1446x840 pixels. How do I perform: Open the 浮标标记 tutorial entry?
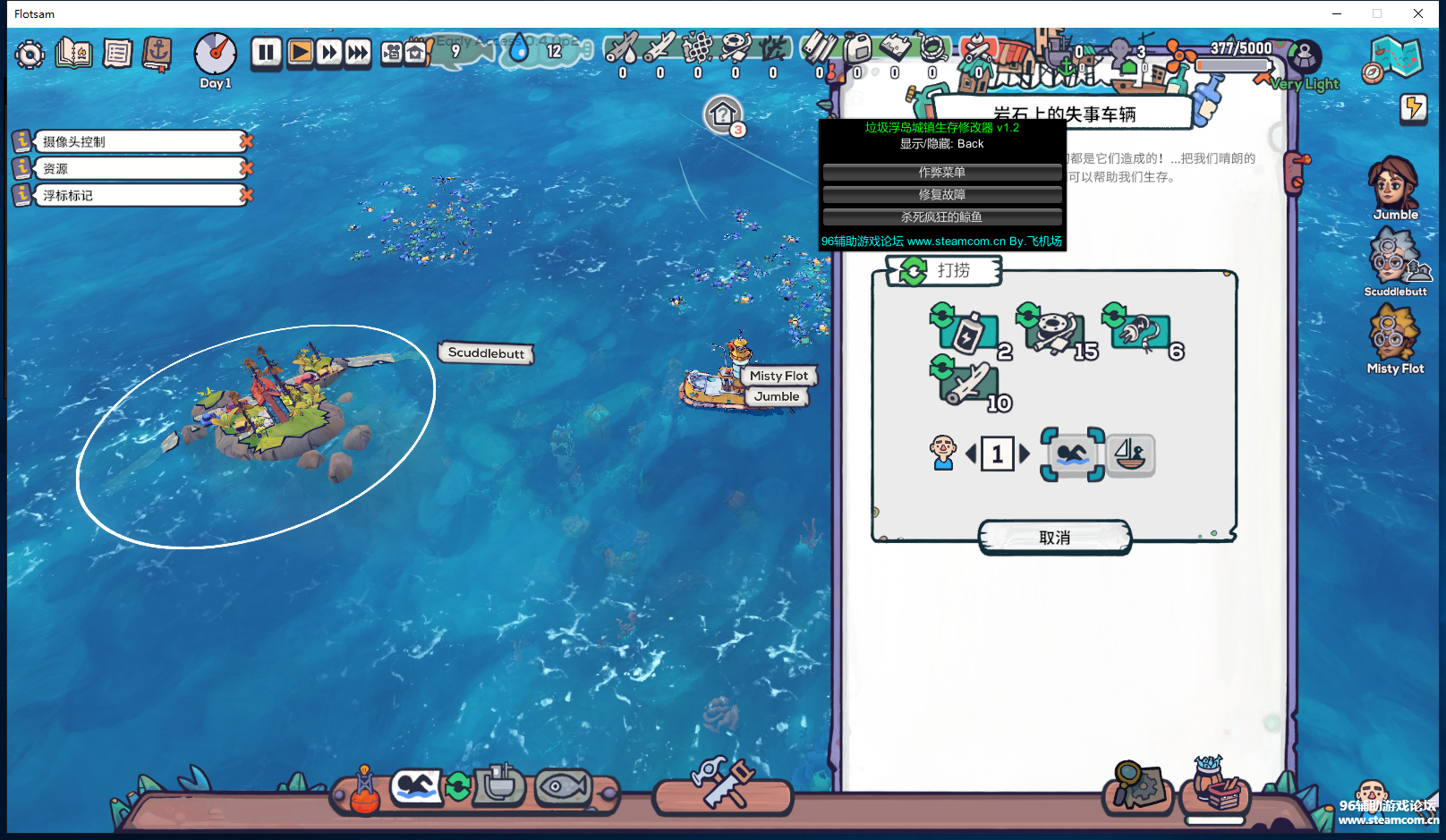click(x=134, y=195)
